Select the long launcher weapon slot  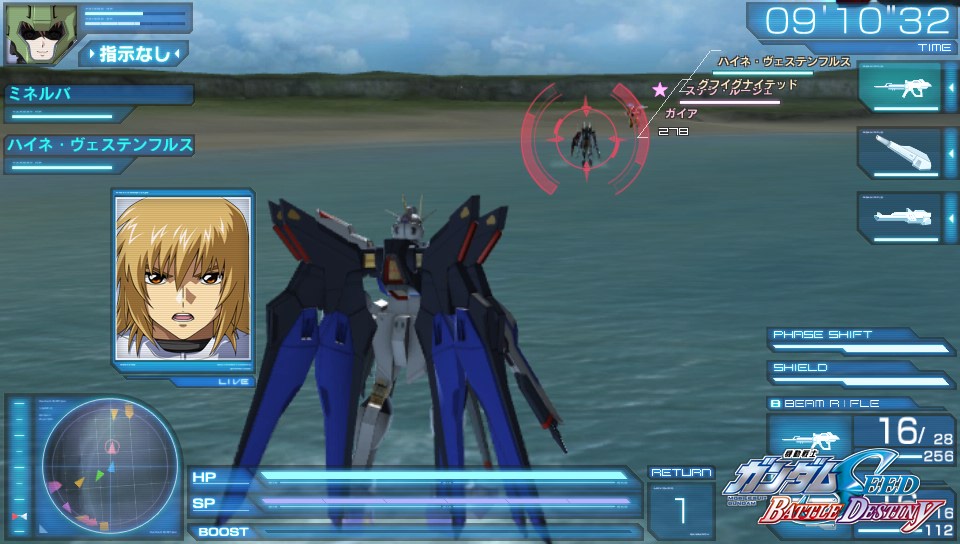pyautogui.click(x=898, y=215)
